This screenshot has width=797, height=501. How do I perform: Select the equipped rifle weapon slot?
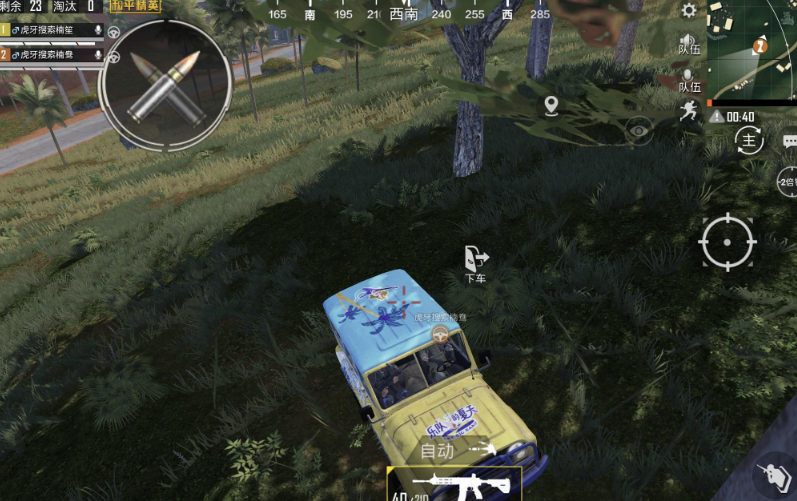click(454, 484)
